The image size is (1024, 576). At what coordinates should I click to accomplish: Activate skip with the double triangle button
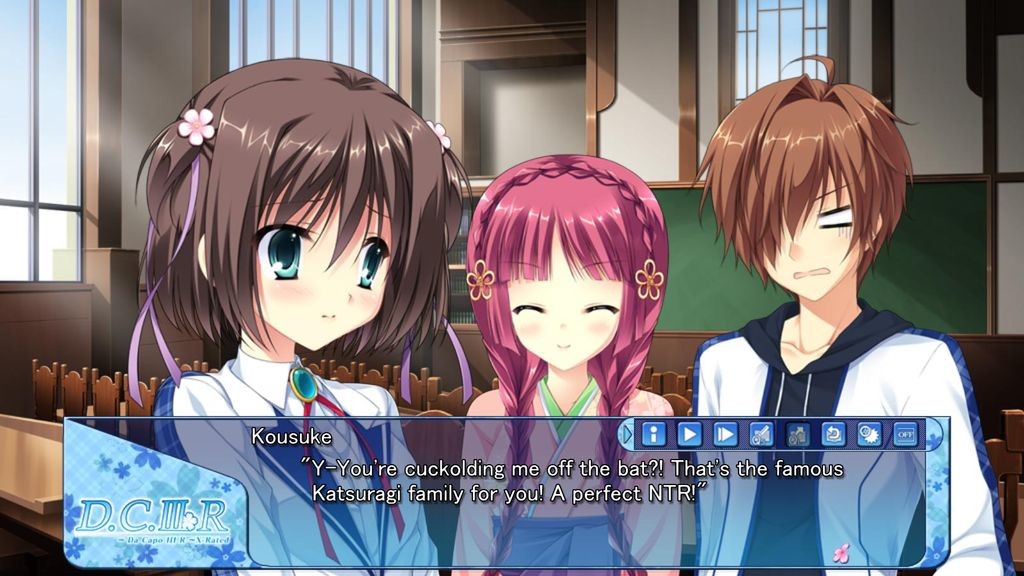click(x=726, y=434)
